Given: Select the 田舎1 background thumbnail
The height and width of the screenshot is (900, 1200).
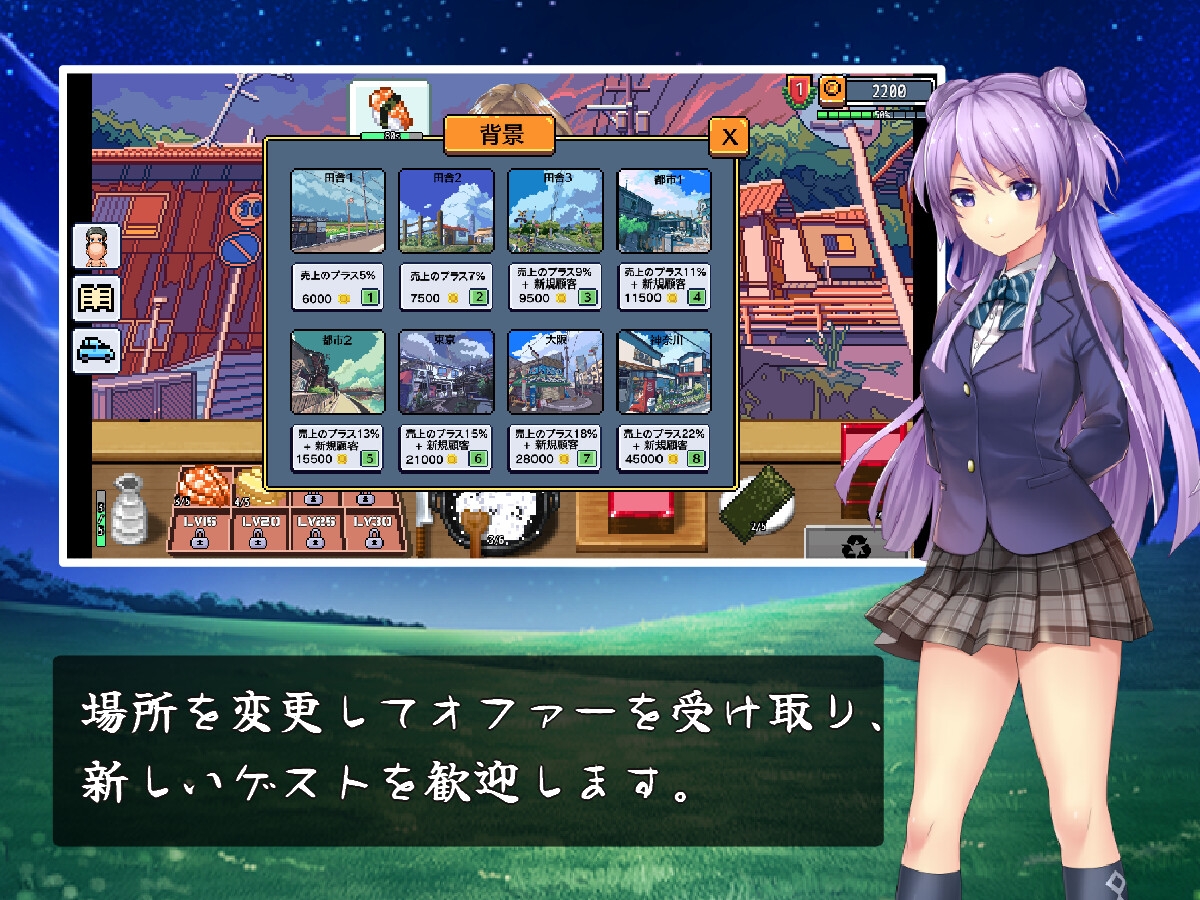Looking at the screenshot, I should point(337,211).
